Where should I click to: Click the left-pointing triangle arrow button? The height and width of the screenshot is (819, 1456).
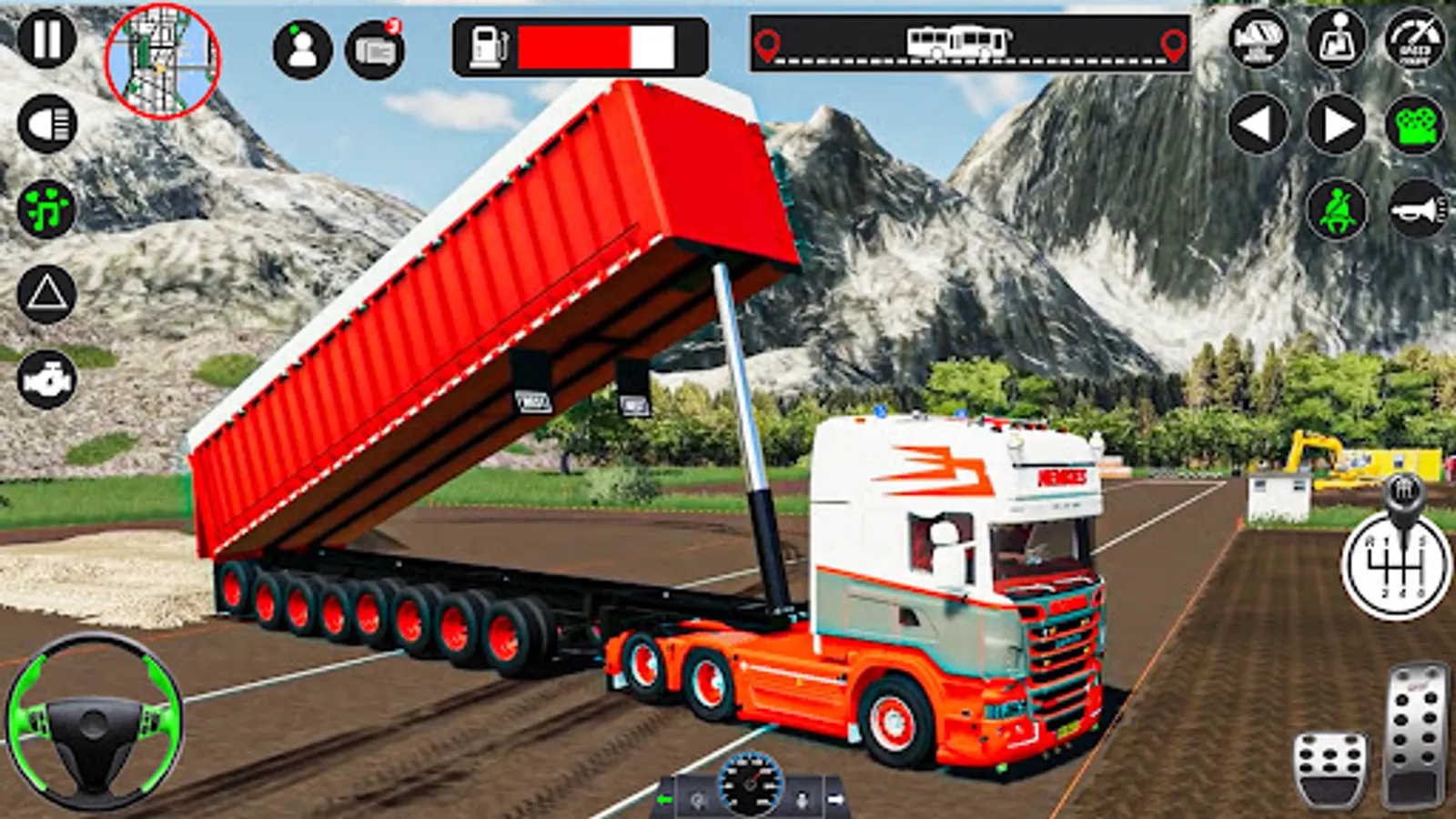[x=1258, y=125]
